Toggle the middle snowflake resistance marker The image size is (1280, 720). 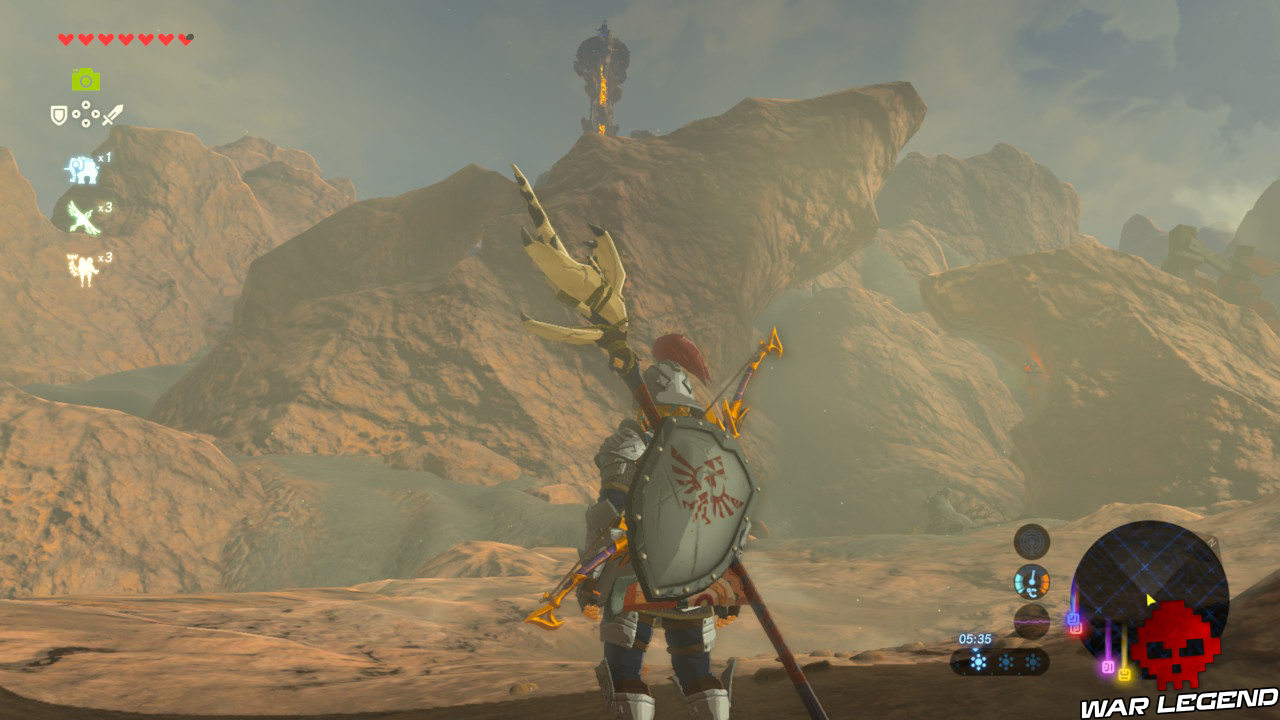[x=1005, y=661]
